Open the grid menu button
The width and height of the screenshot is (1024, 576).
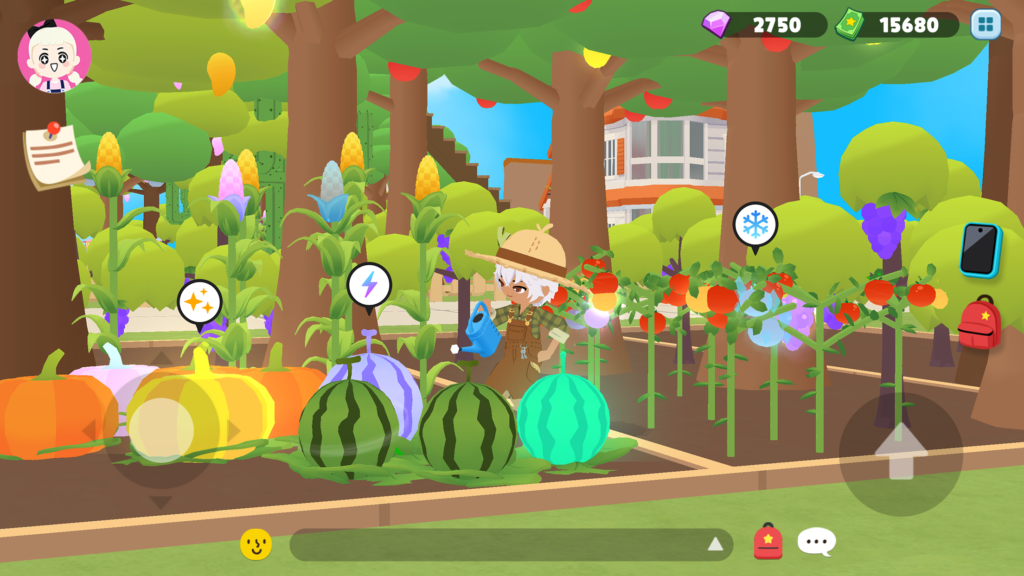(985, 25)
